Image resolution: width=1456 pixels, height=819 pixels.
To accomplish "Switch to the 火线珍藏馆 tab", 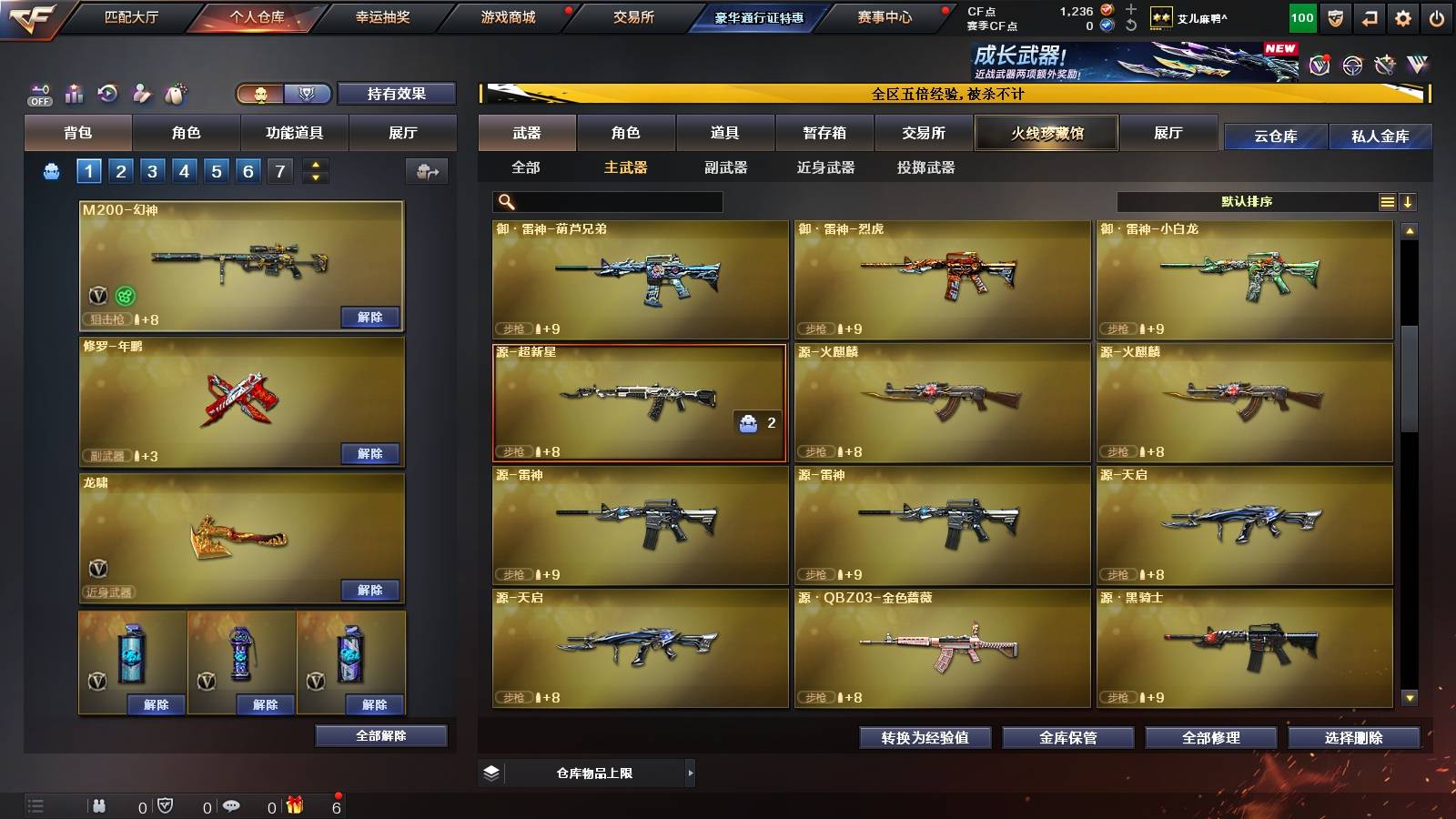I will [1046, 133].
